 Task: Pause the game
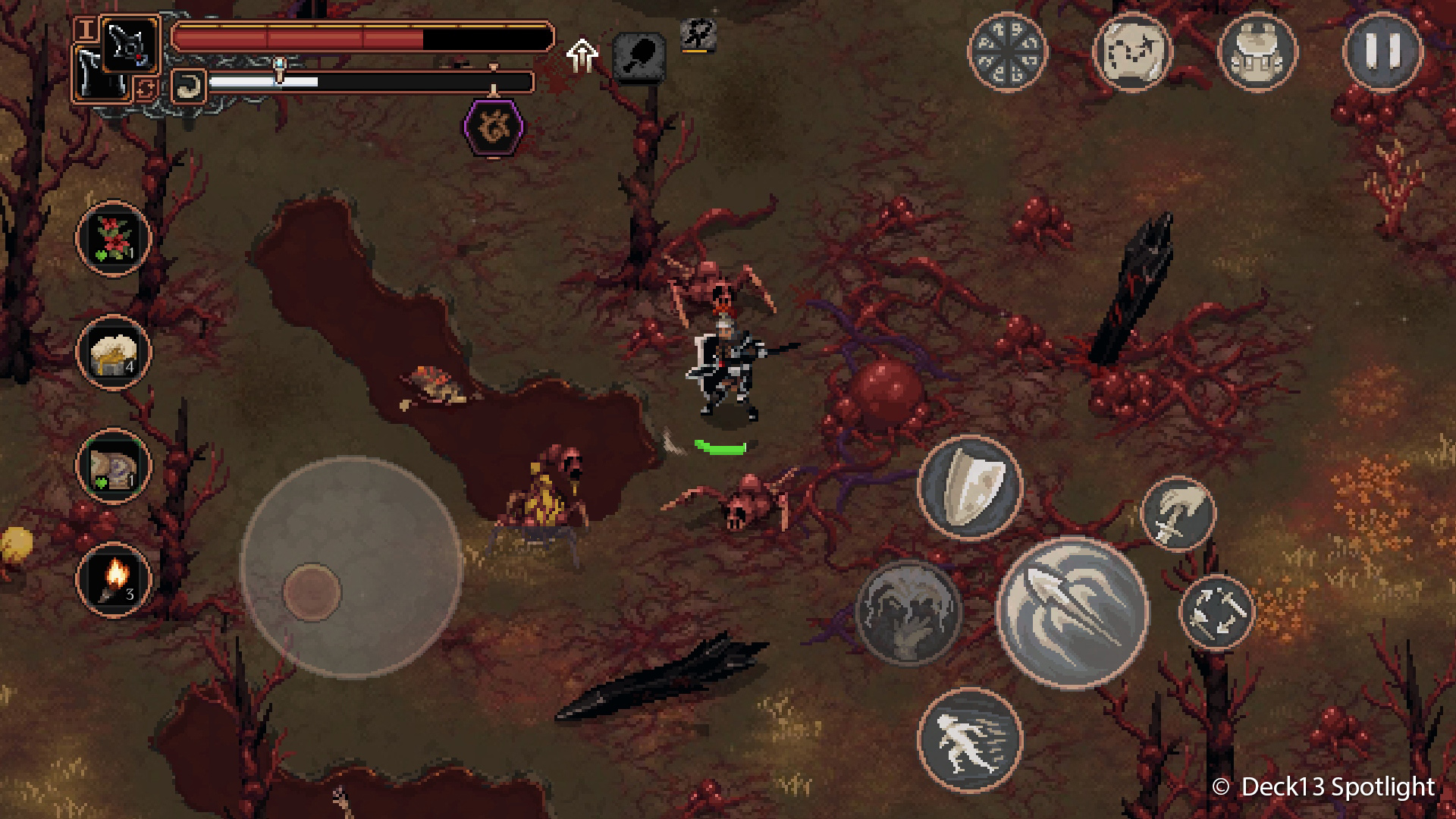pos(1382,52)
